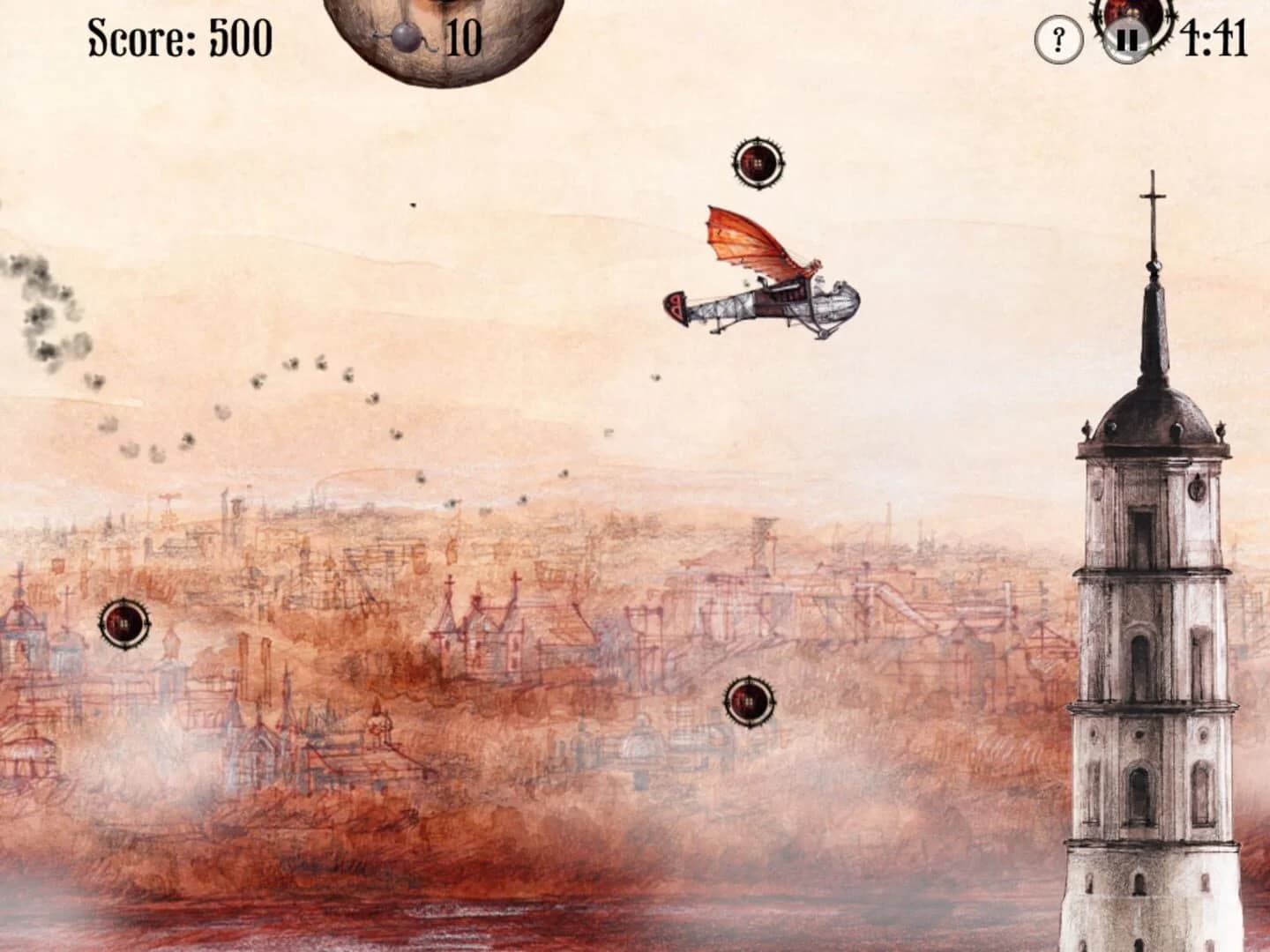Open help using the question mark button

[x=1057, y=39]
